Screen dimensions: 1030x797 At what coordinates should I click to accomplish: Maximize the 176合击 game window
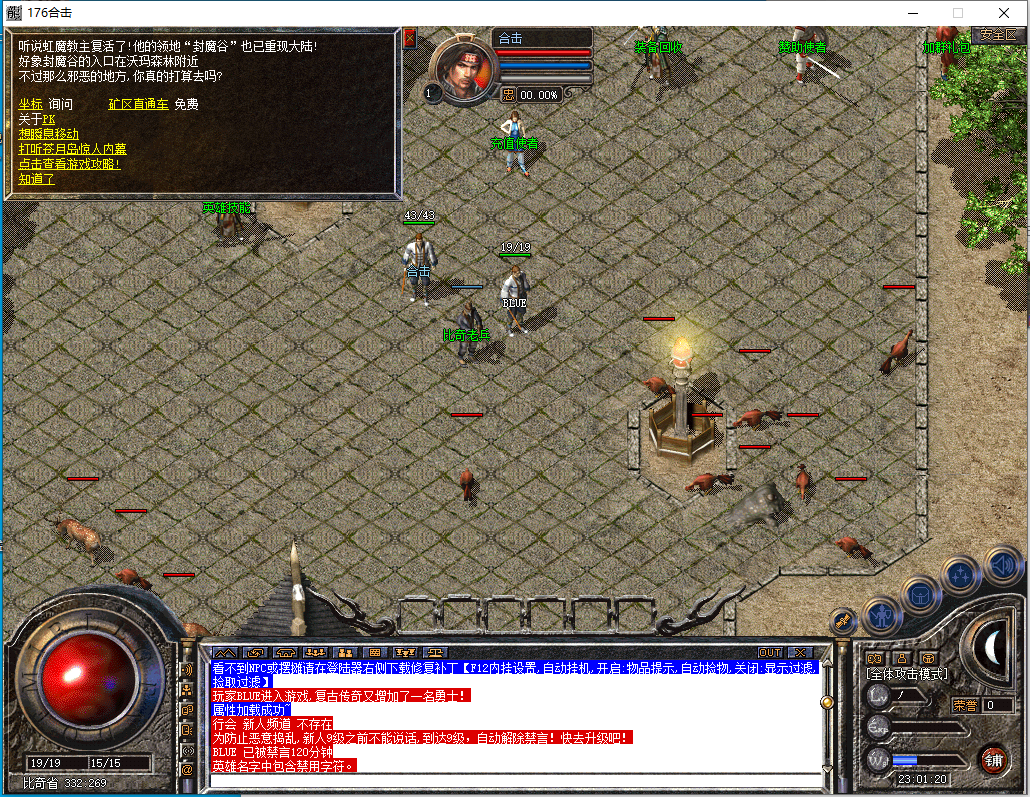coord(958,13)
